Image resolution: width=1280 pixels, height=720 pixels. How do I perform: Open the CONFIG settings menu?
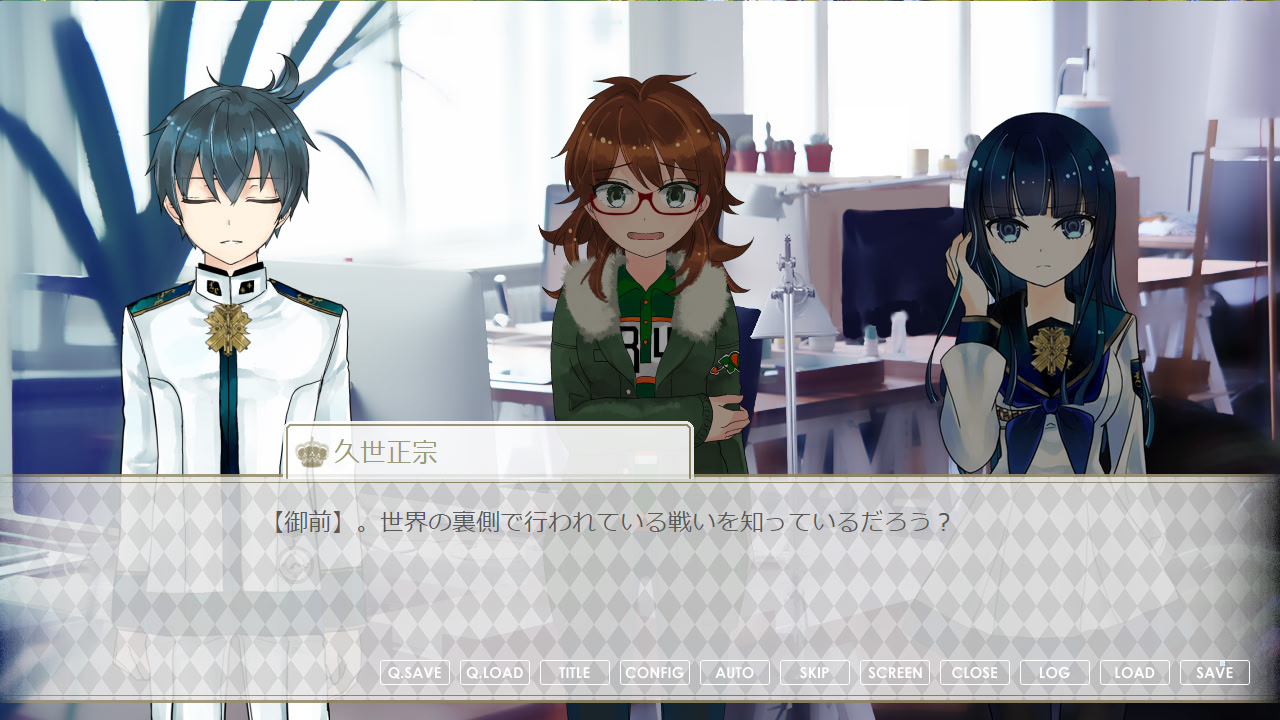(654, 672)
